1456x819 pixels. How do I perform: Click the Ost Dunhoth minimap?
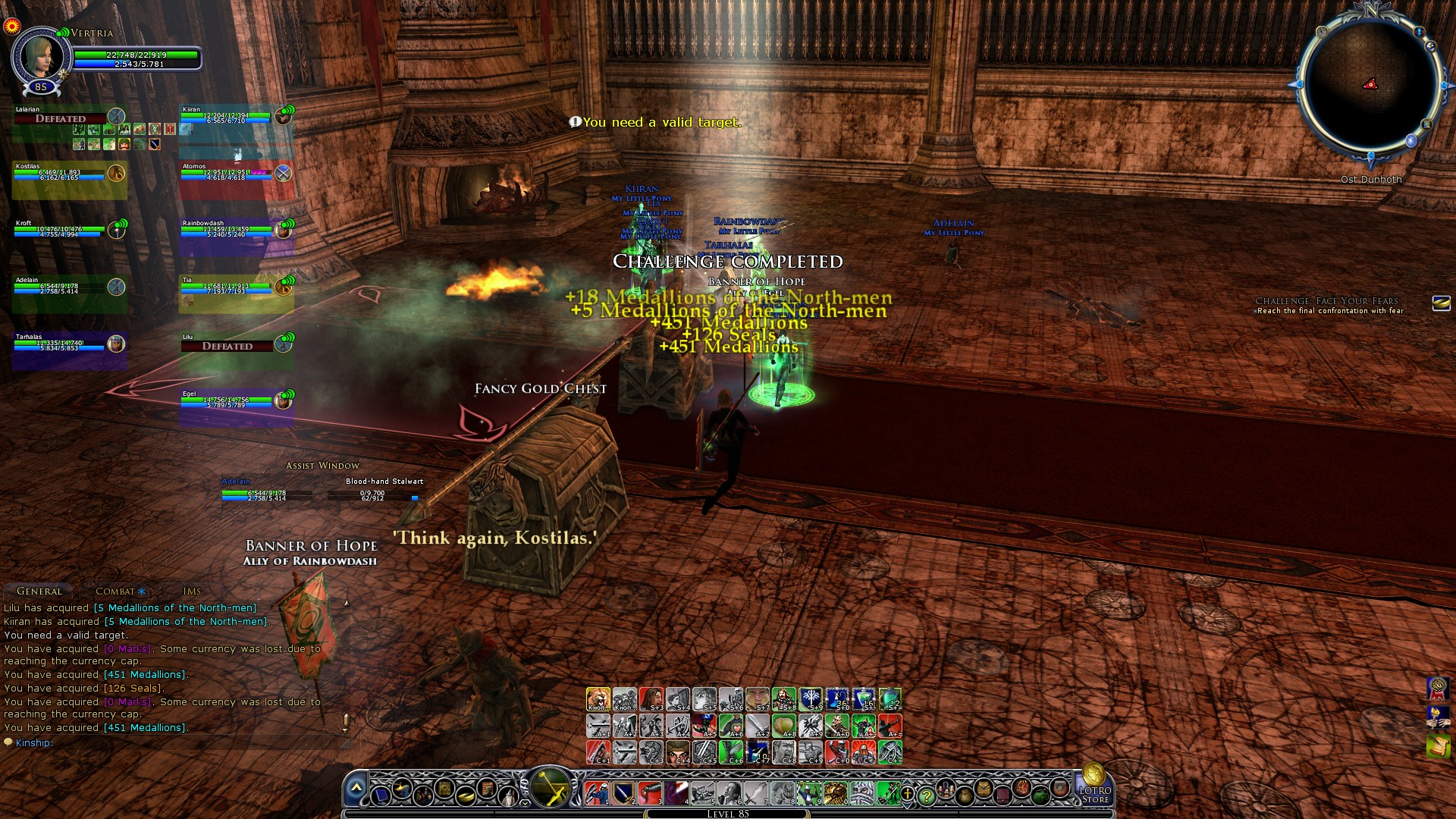(1370, 86)
